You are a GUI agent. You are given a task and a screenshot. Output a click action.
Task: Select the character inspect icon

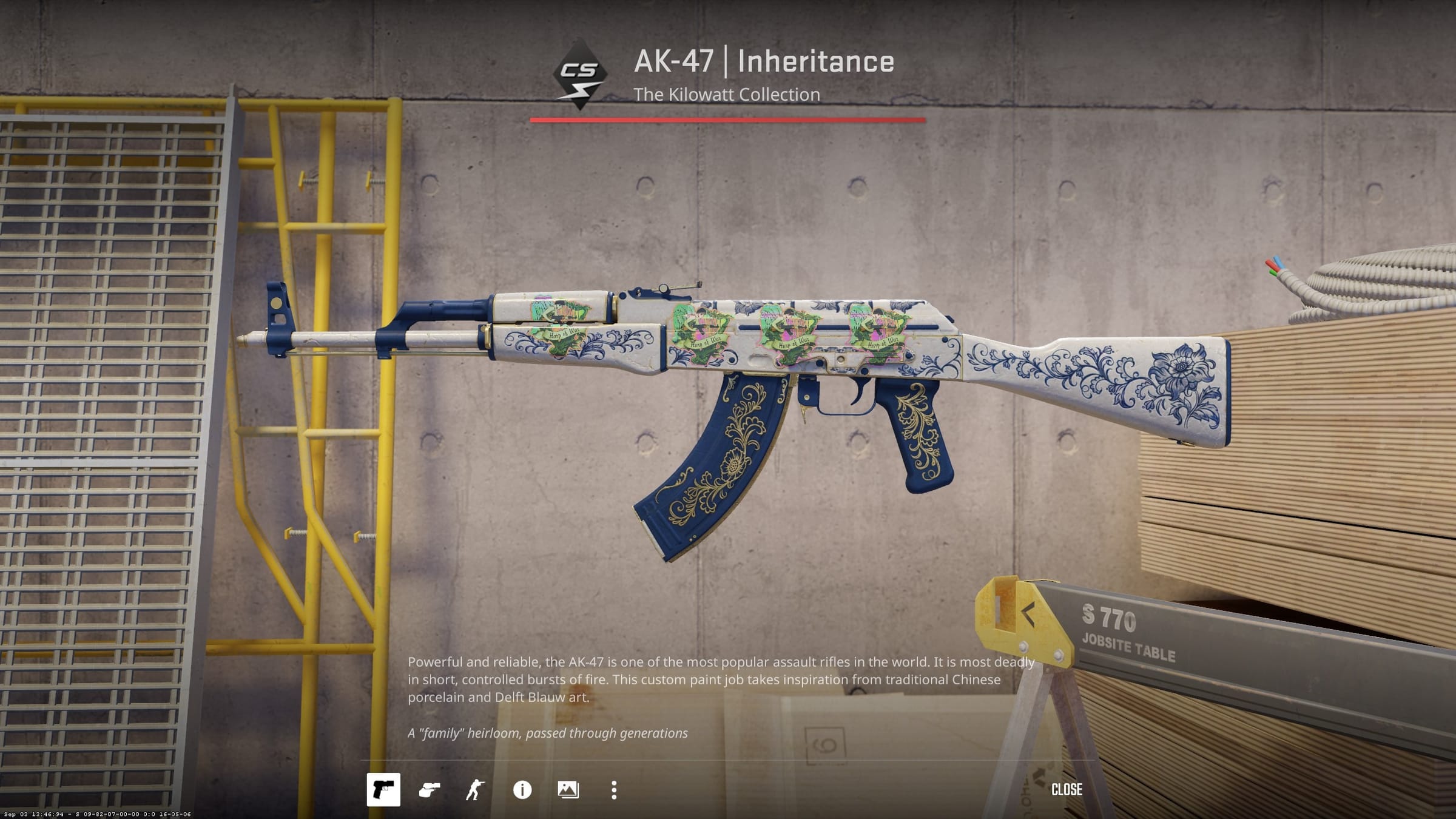(x=477, y=790)
